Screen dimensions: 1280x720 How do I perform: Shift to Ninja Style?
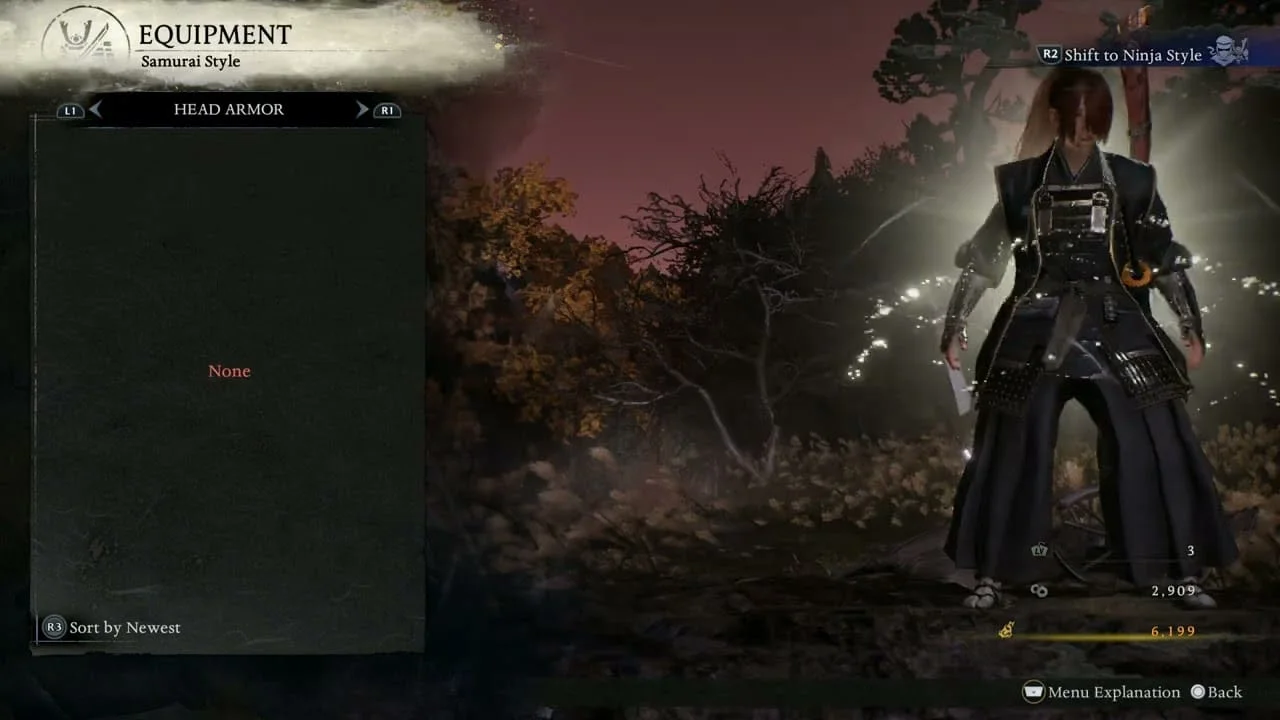pyautogui.click(x=1132, y=55)
